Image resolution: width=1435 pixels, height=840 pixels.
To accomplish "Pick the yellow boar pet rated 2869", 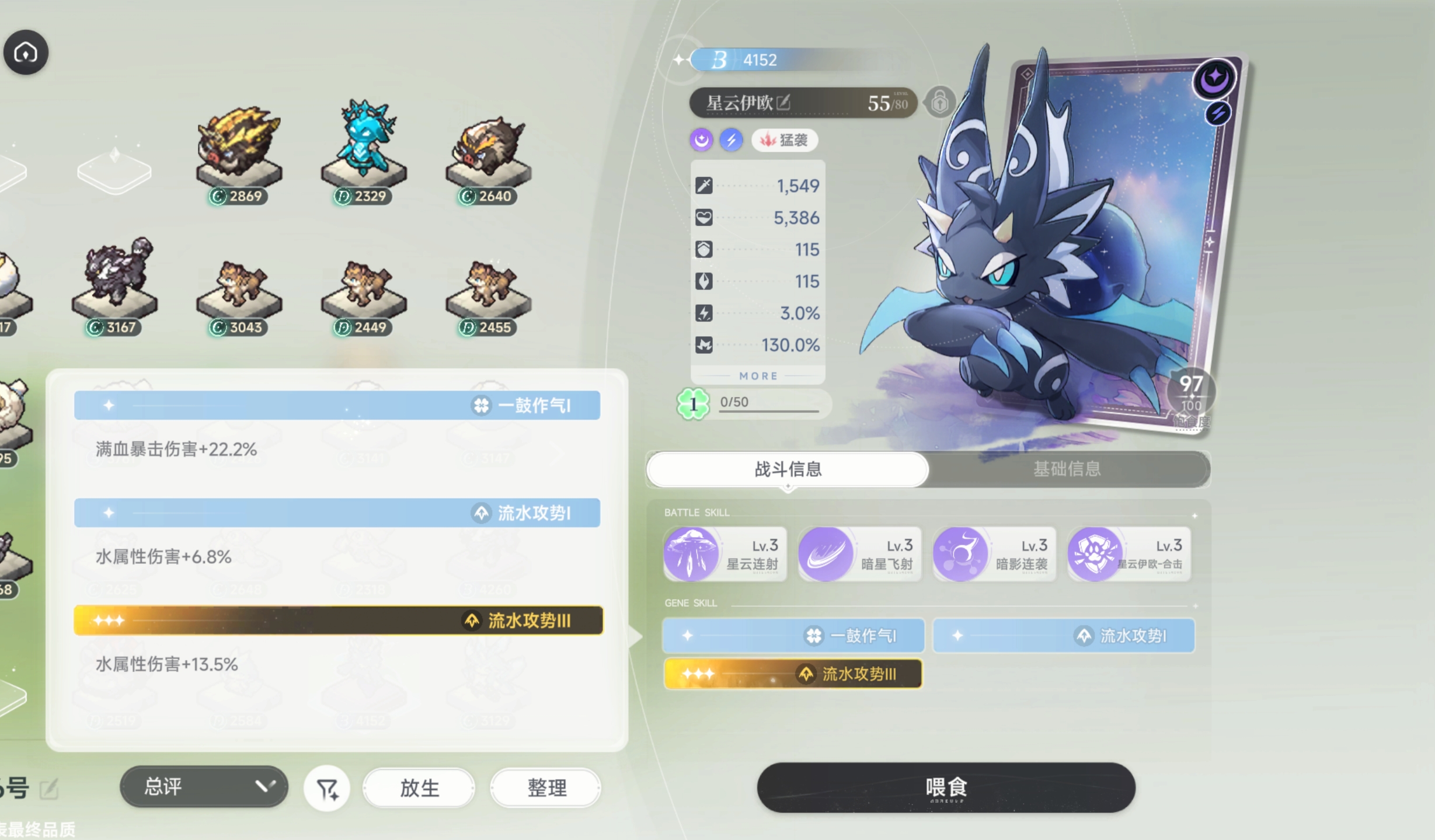I will pos(239,149).
